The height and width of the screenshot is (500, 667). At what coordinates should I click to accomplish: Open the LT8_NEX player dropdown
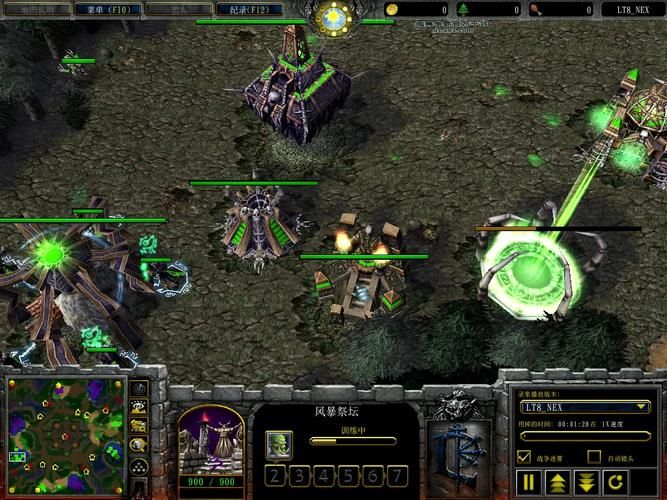tap(585, 407)
